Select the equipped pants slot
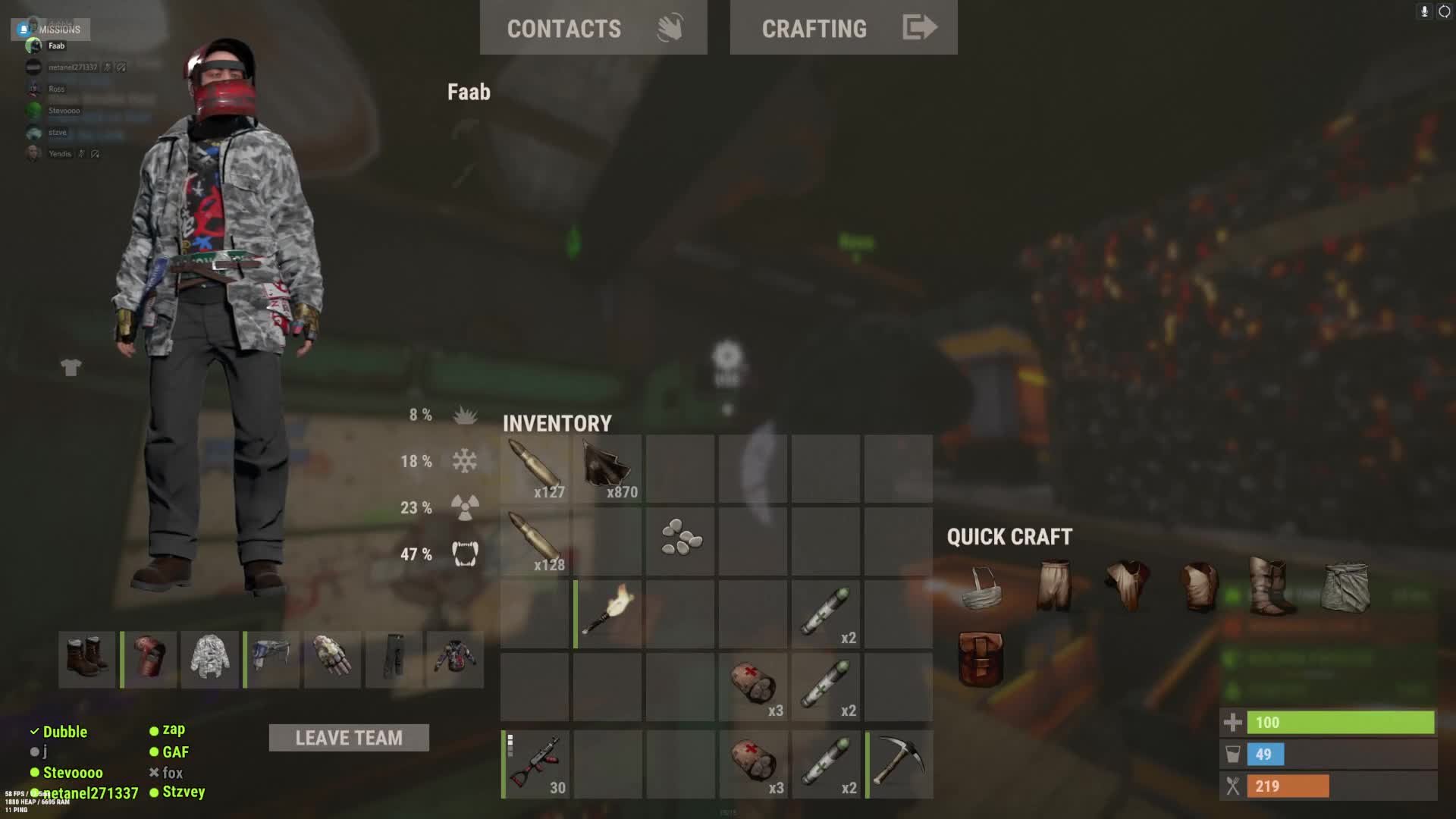 (x=394, y=658)
